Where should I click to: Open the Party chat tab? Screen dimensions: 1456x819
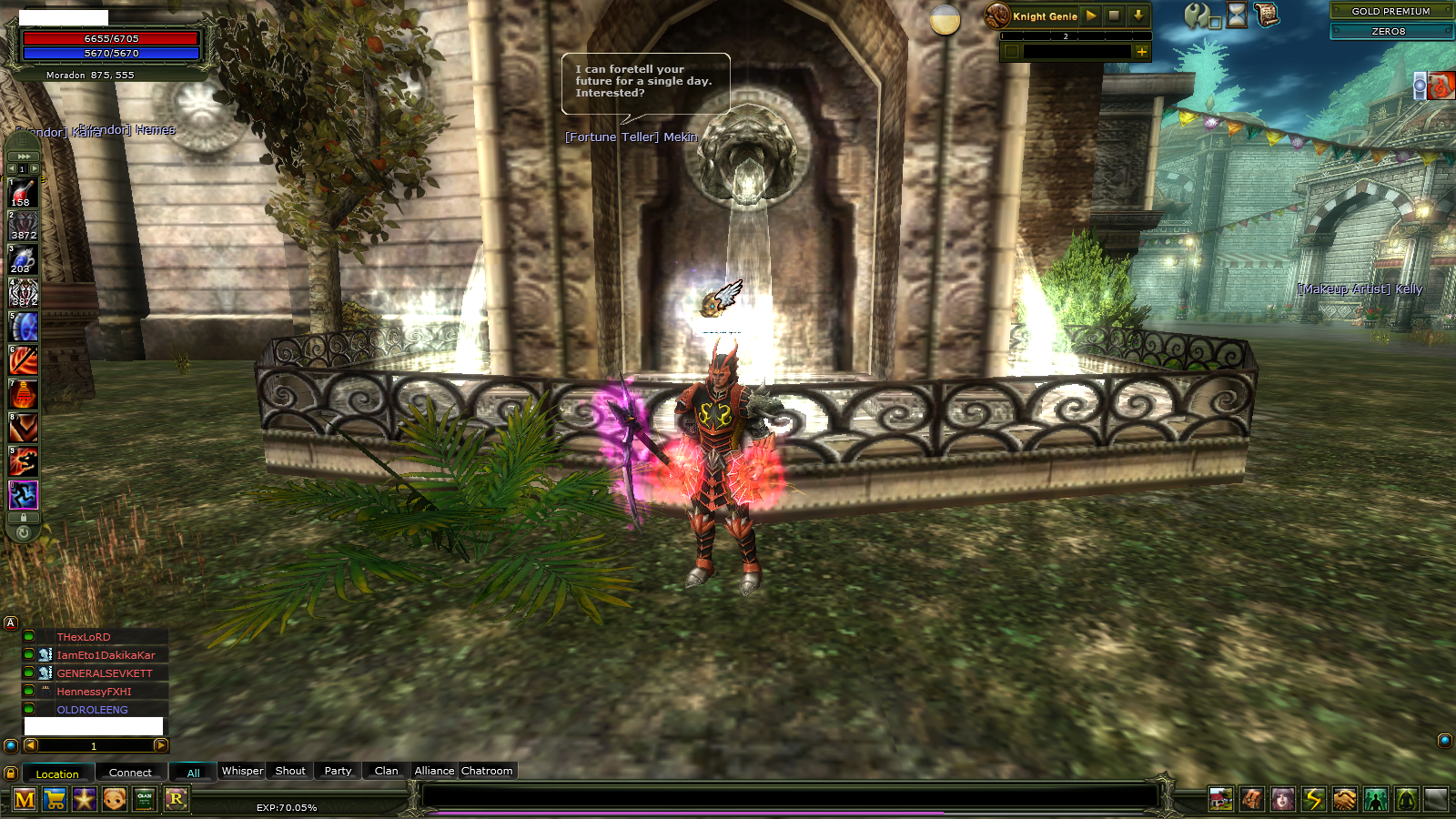337,771
